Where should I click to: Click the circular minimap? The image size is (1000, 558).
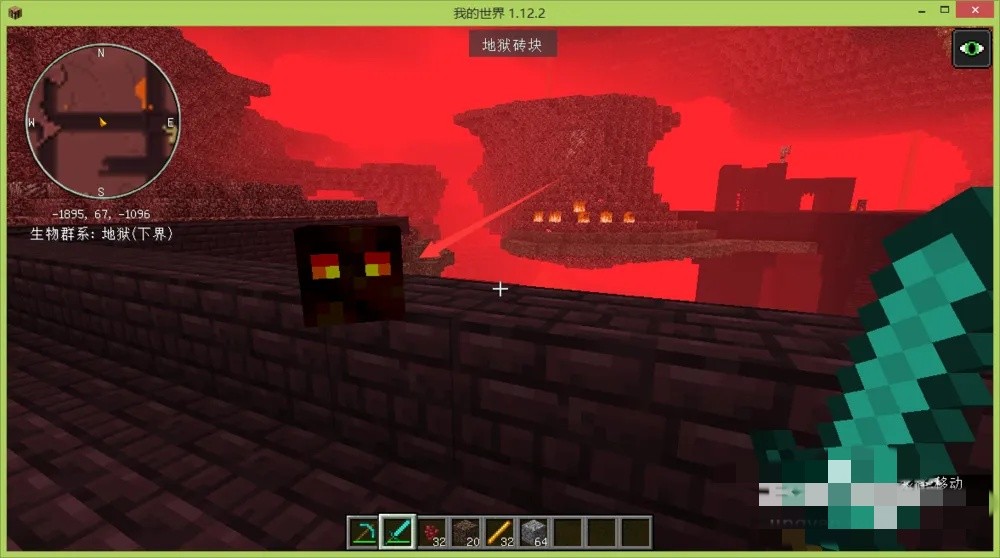coord(102,122)
